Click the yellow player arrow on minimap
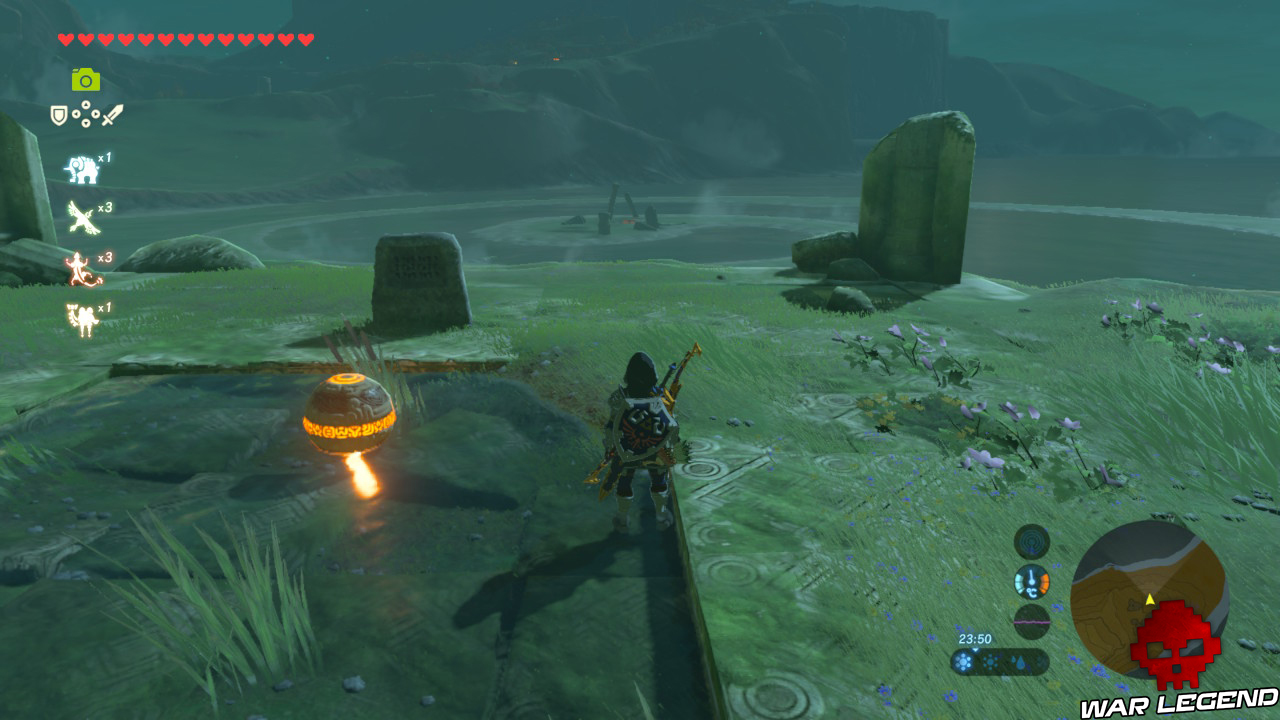 click(x=1150, y=600)
